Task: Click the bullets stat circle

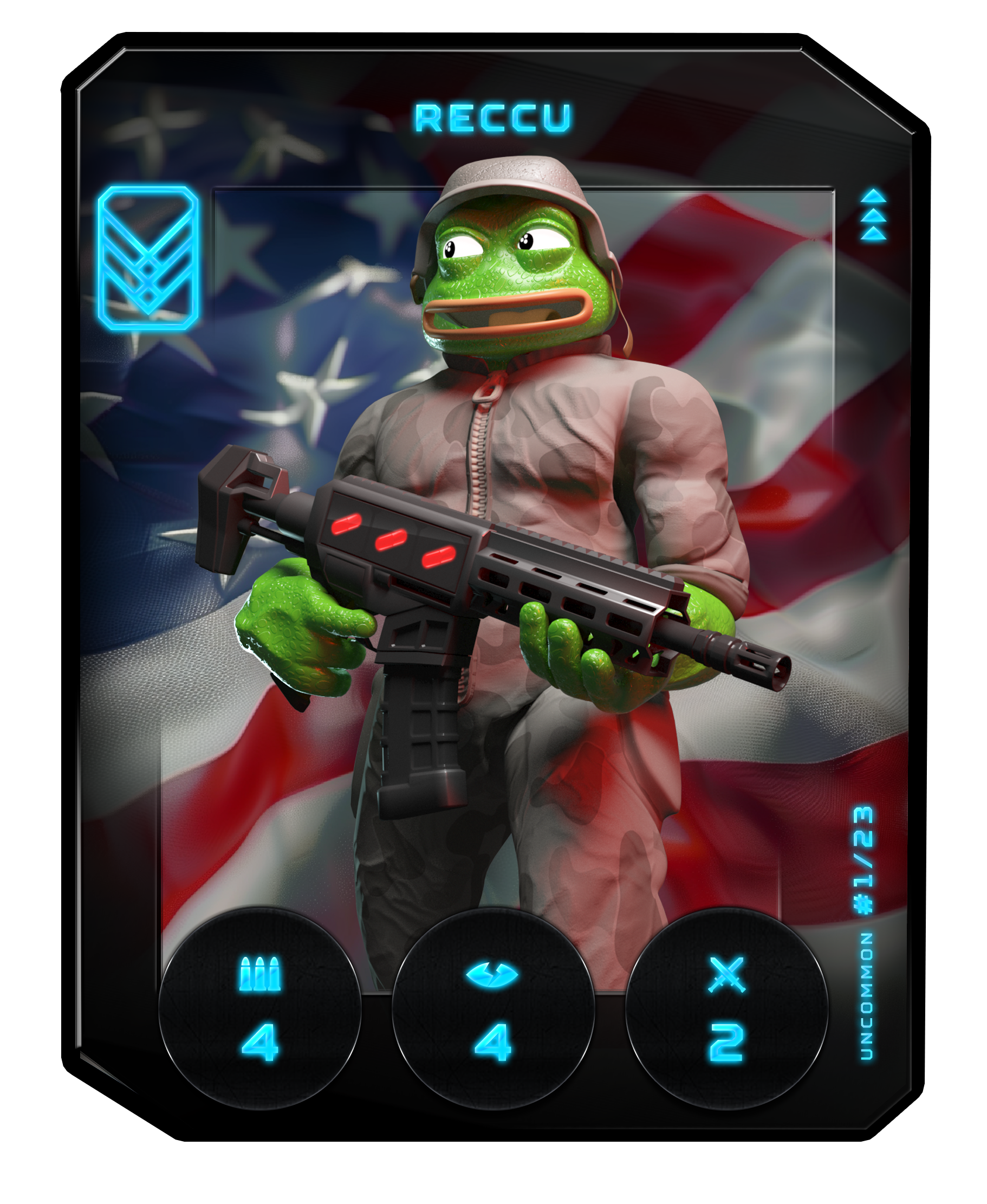Action: 260,1007
